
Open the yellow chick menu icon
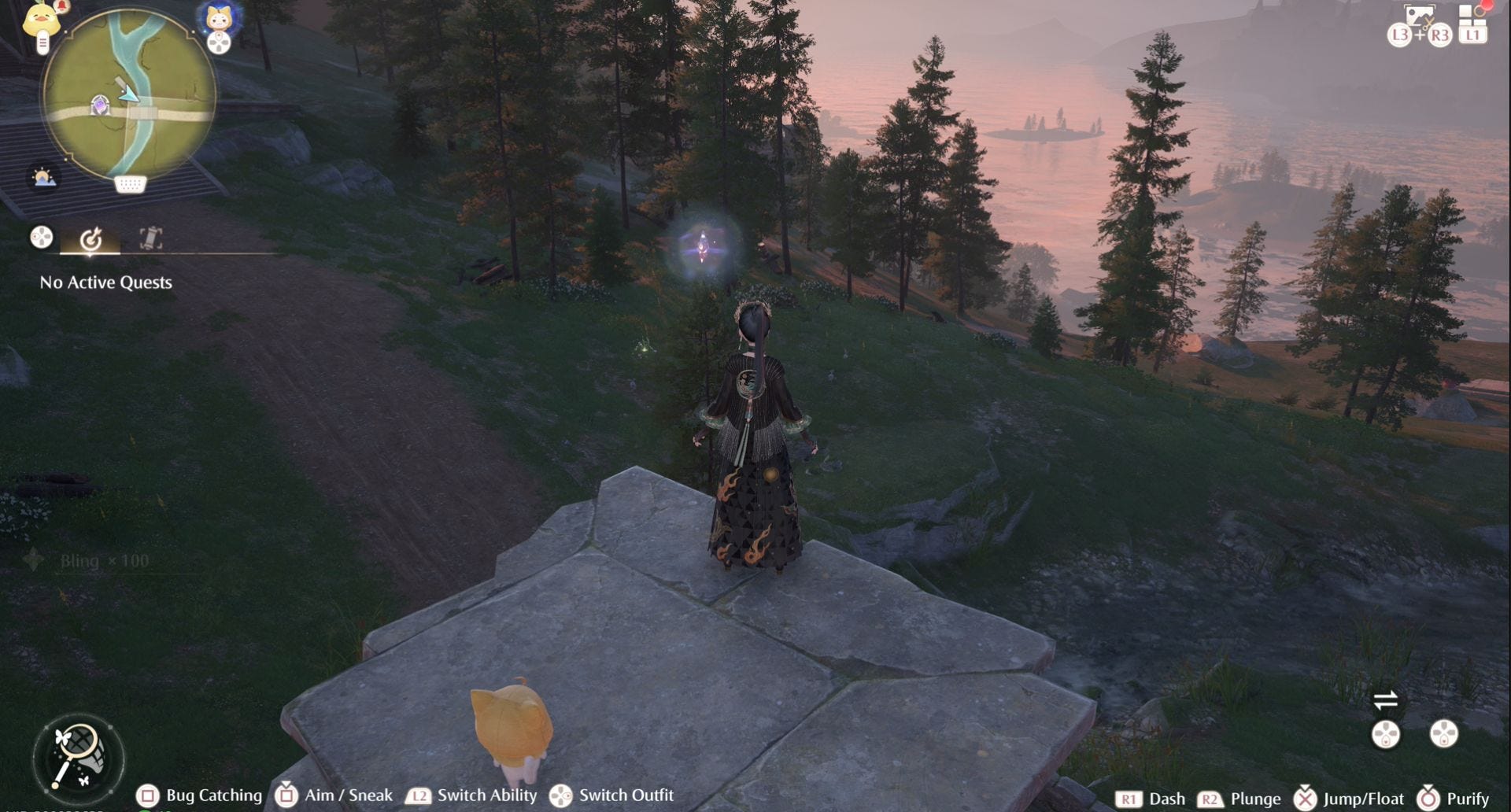(41, 20)
